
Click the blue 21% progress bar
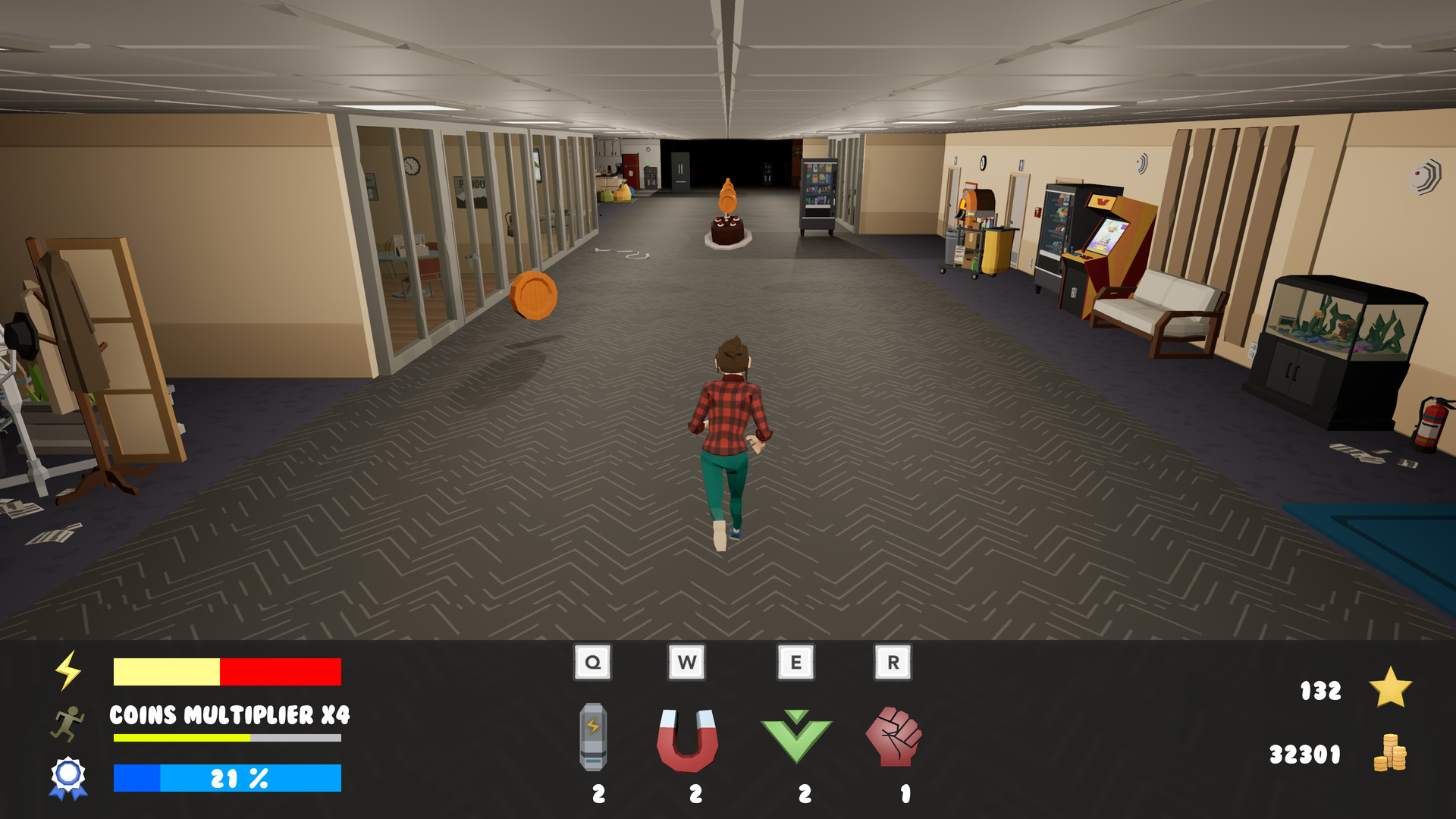tap(226, 777)
